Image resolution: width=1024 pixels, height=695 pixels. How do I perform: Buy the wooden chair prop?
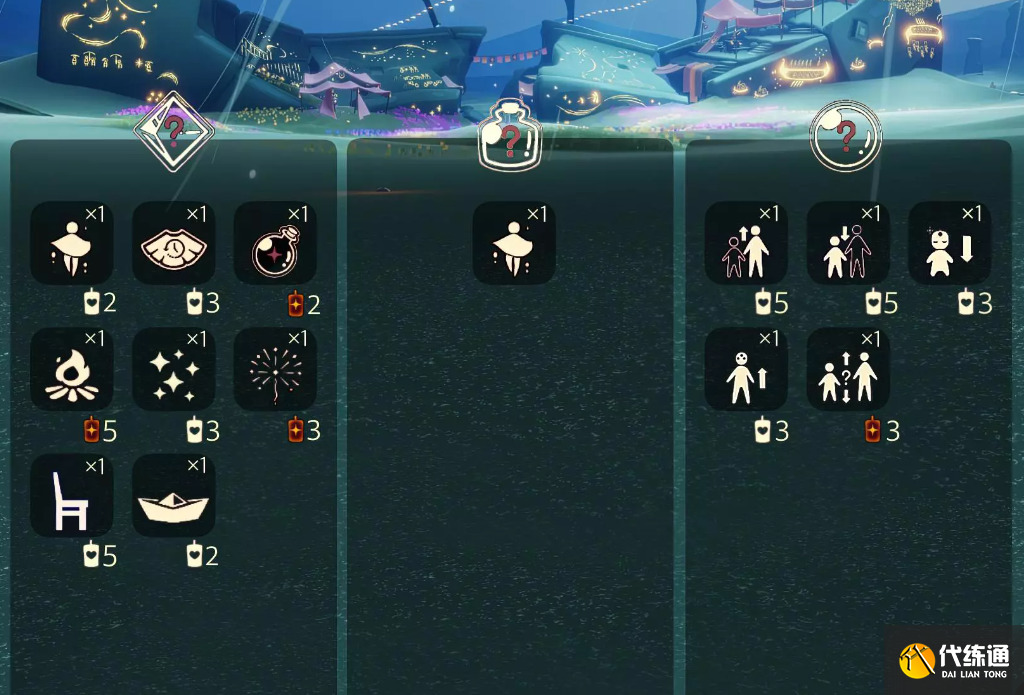point(71,495)
